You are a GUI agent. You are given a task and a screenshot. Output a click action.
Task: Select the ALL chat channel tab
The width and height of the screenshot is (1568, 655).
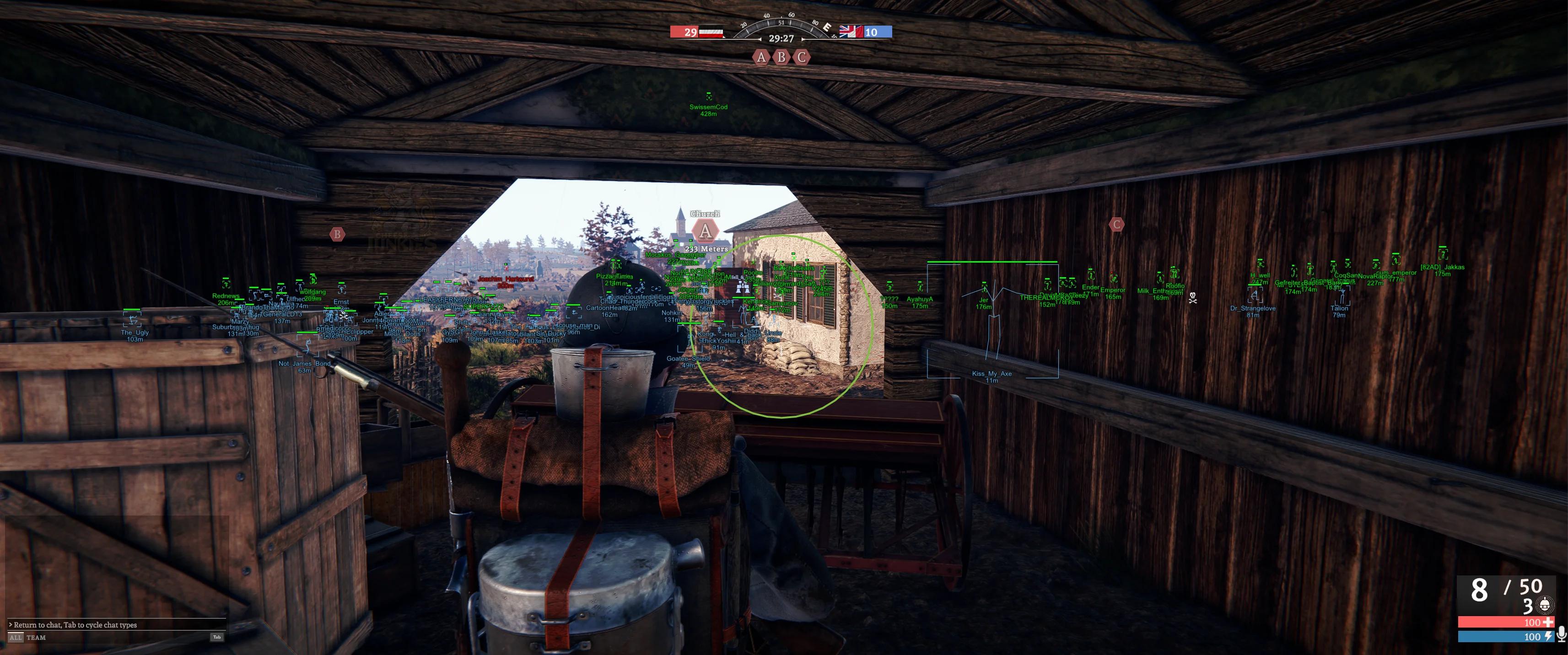click(x=15, y=637)
